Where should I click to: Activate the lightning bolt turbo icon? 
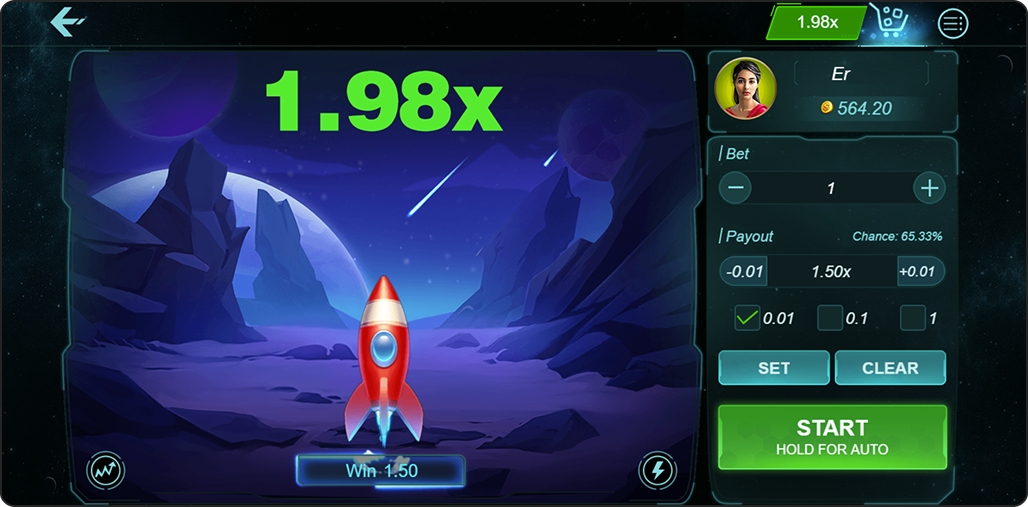[x=657, y=470]
